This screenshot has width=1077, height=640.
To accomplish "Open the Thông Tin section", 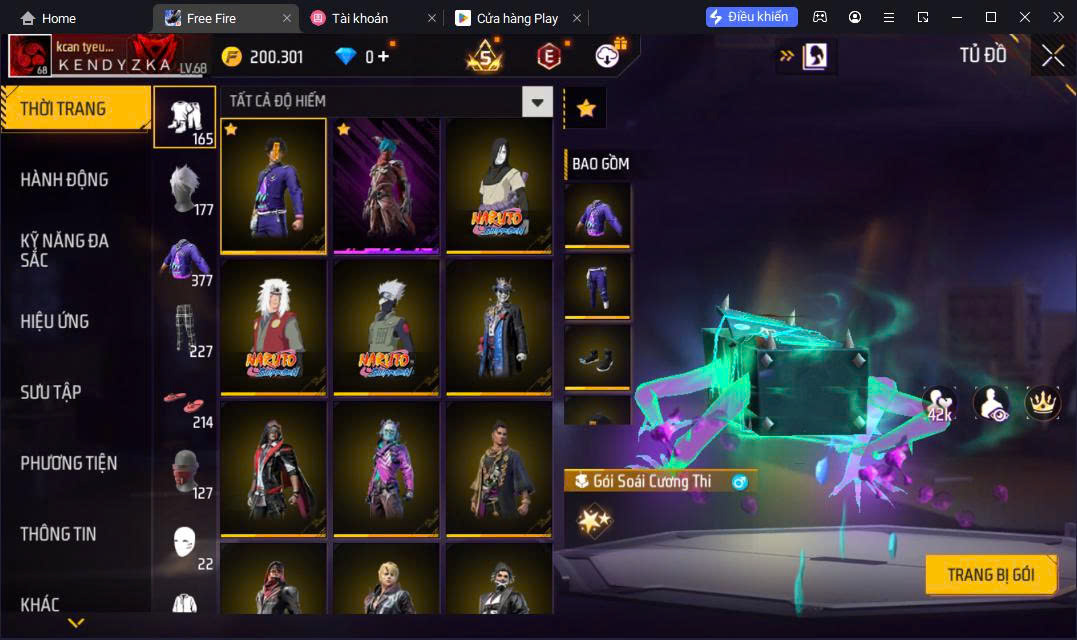I will click(x=58, y=534).
